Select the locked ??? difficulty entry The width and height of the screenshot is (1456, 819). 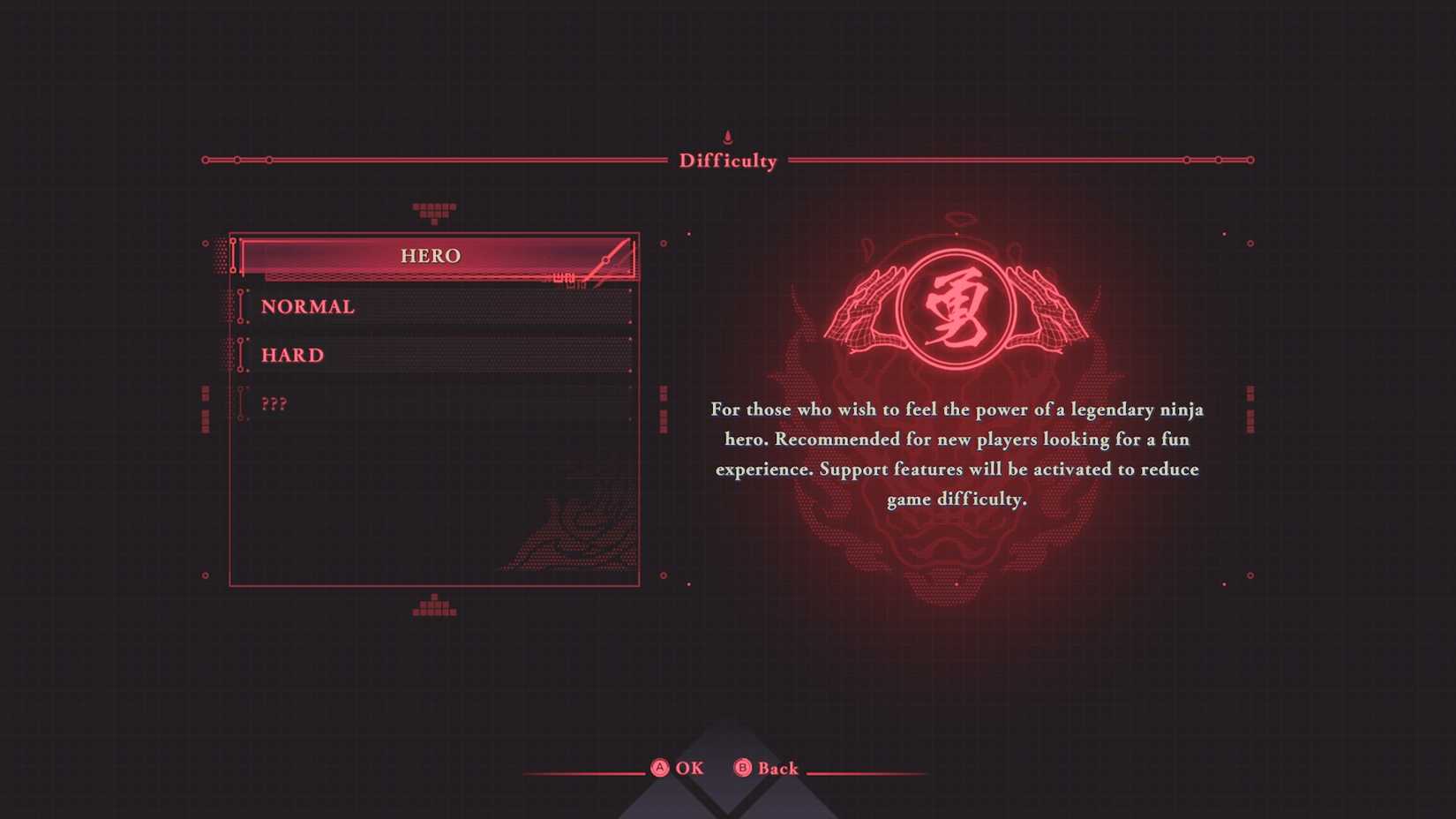click(x=276, y=404)
